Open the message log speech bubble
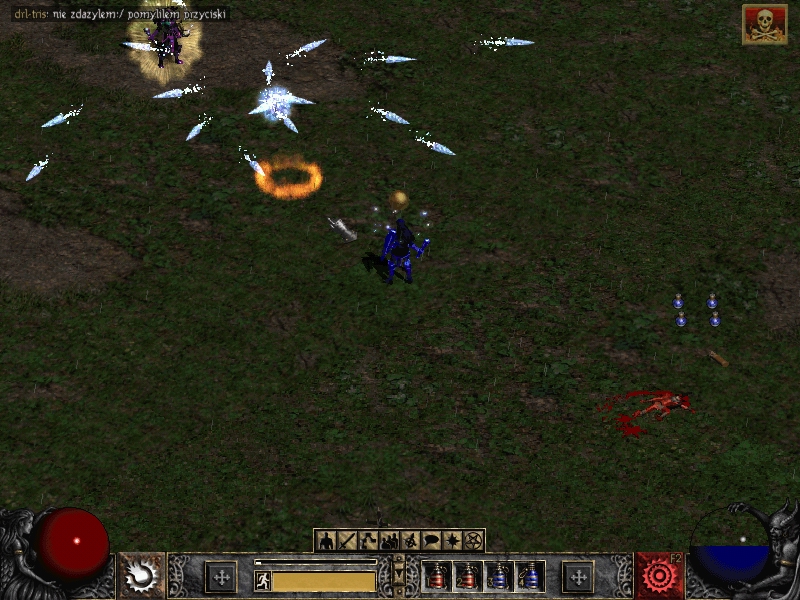The image size is (800, 600). click(x=431, y=541)
